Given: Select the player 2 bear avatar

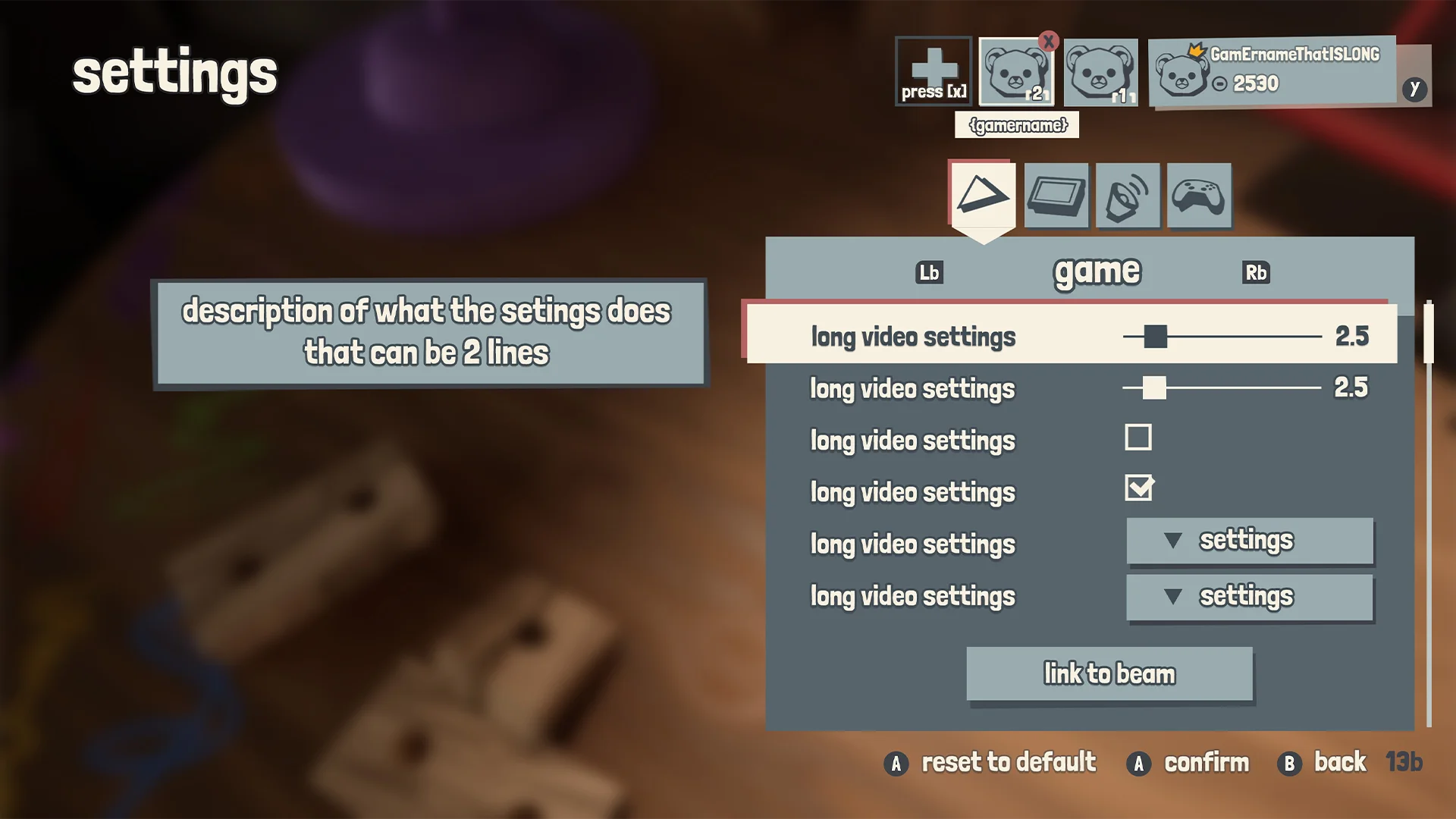Looking at the screenshot, I should pos(1016,74).
